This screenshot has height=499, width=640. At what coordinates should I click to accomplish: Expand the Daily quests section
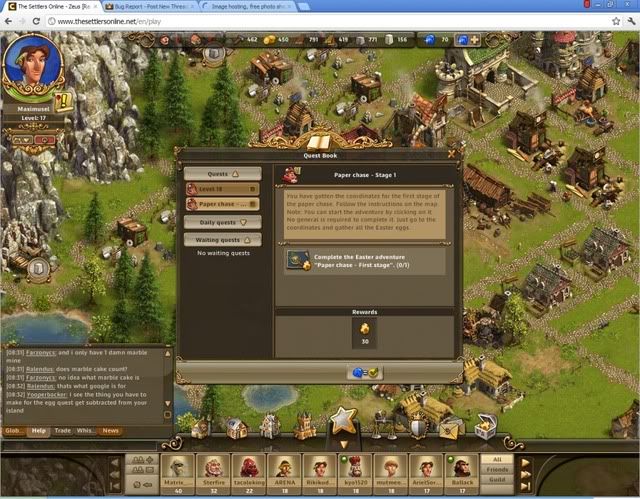point(222,222)
